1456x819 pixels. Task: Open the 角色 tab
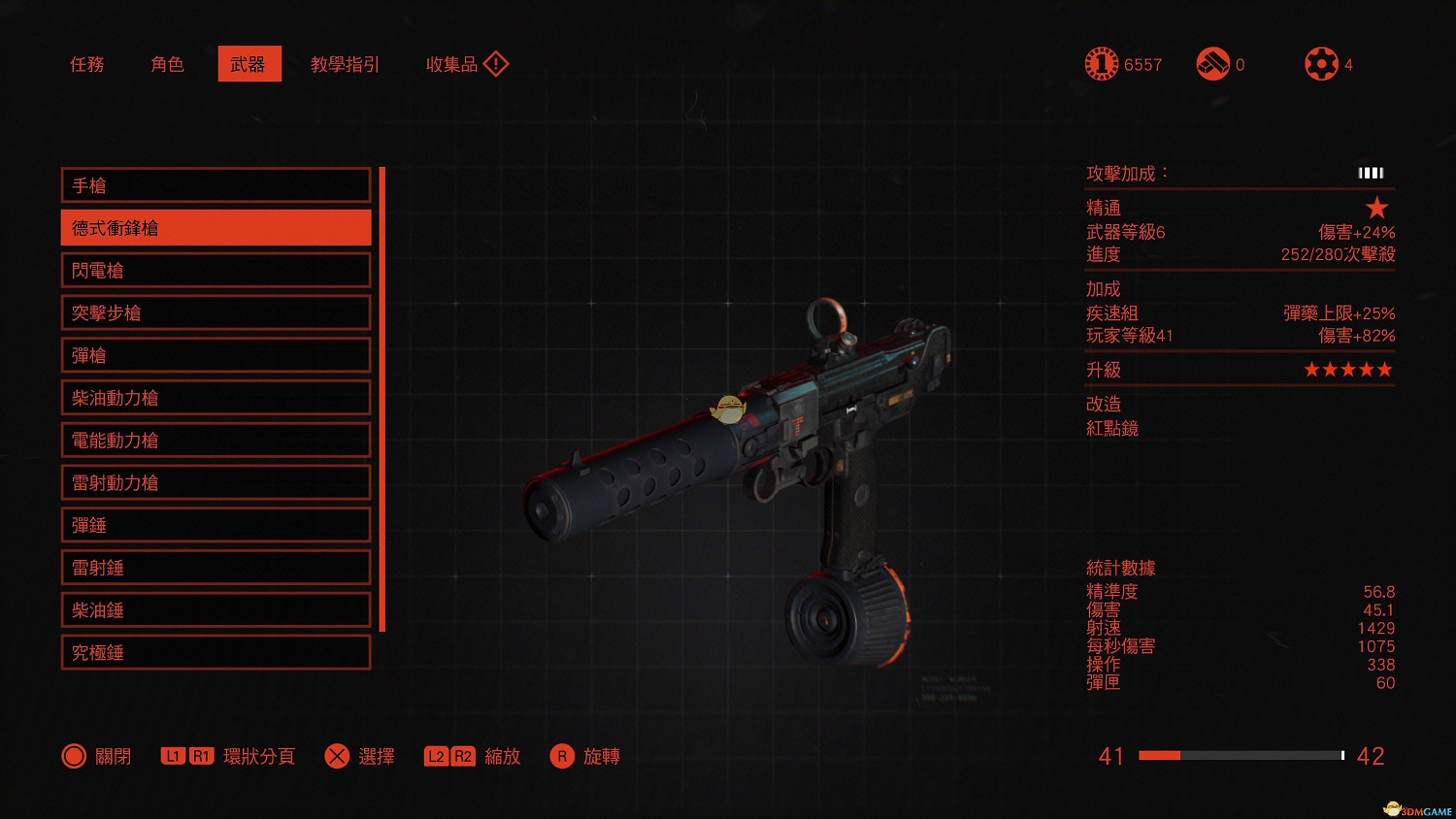[x=167, y=64]
